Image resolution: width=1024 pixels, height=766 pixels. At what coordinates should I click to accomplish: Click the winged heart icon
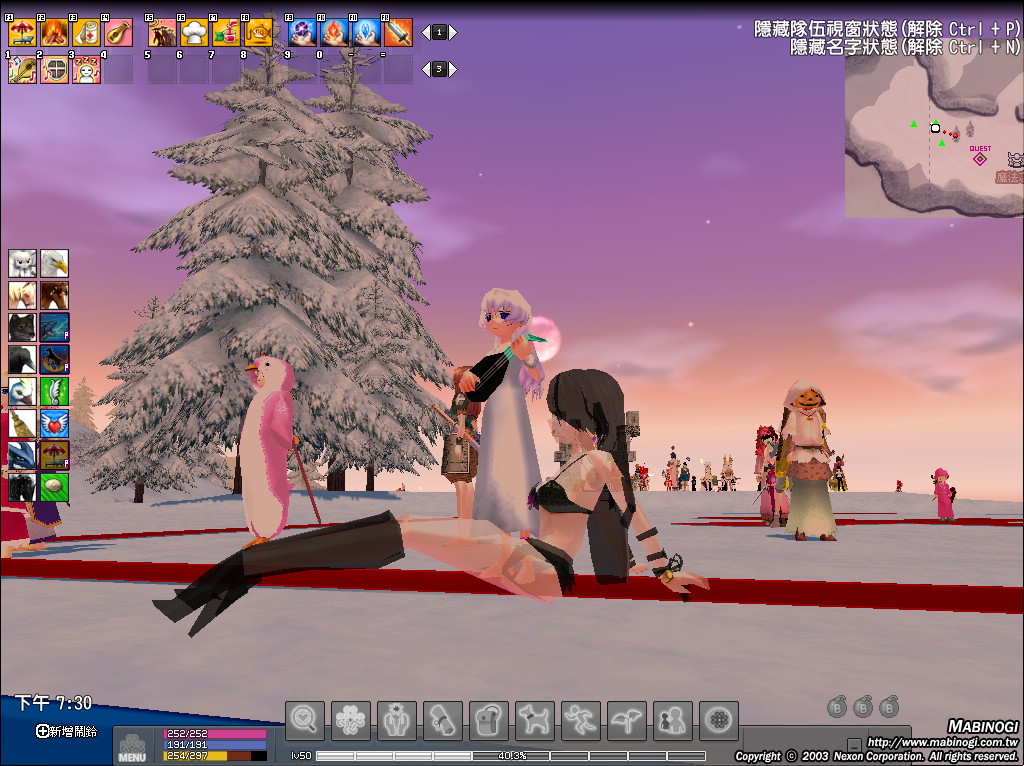coord(54,424)
